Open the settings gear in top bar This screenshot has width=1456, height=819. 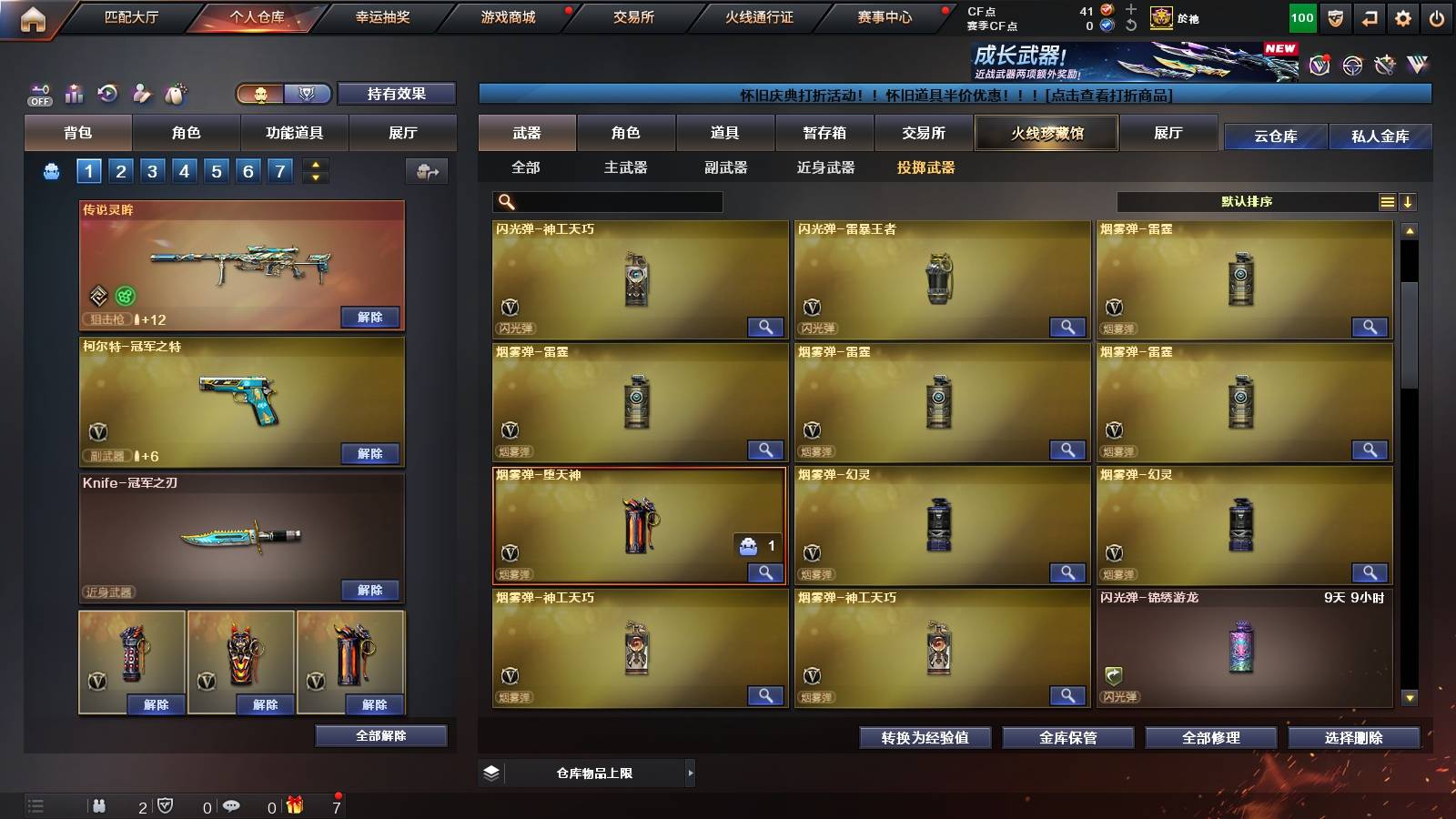click(x=1403, y=17)
